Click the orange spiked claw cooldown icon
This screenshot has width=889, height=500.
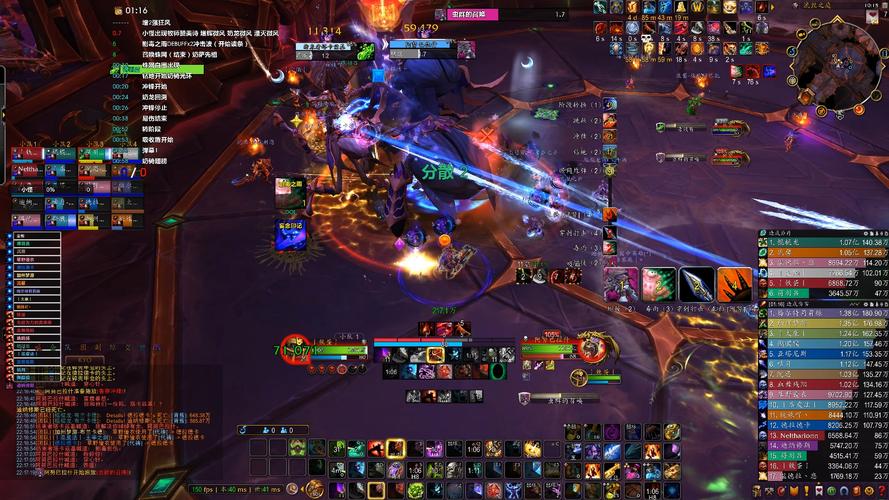[x=735, y=284]
